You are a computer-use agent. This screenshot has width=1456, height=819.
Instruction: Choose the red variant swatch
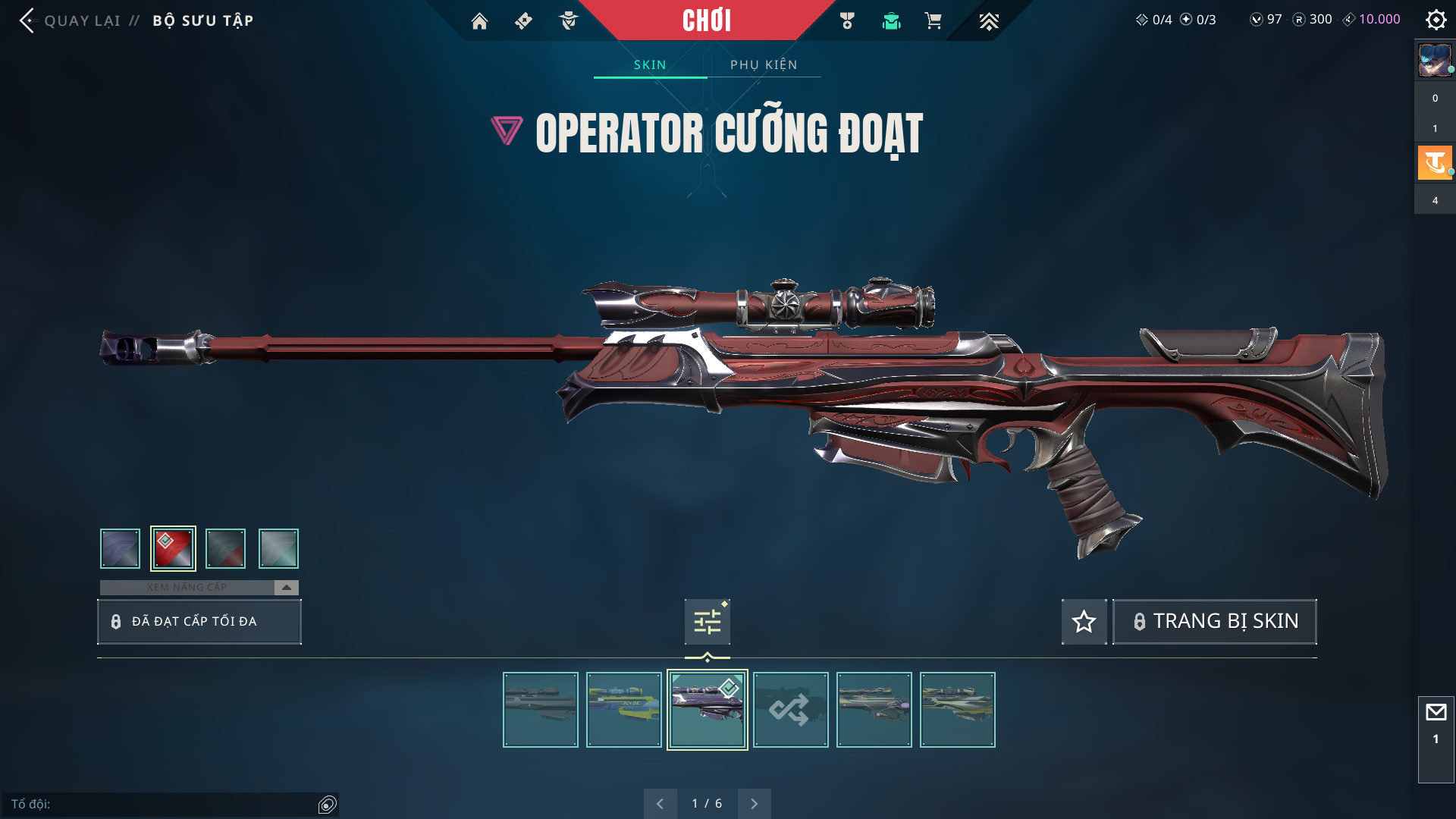[x=173, y=548]
